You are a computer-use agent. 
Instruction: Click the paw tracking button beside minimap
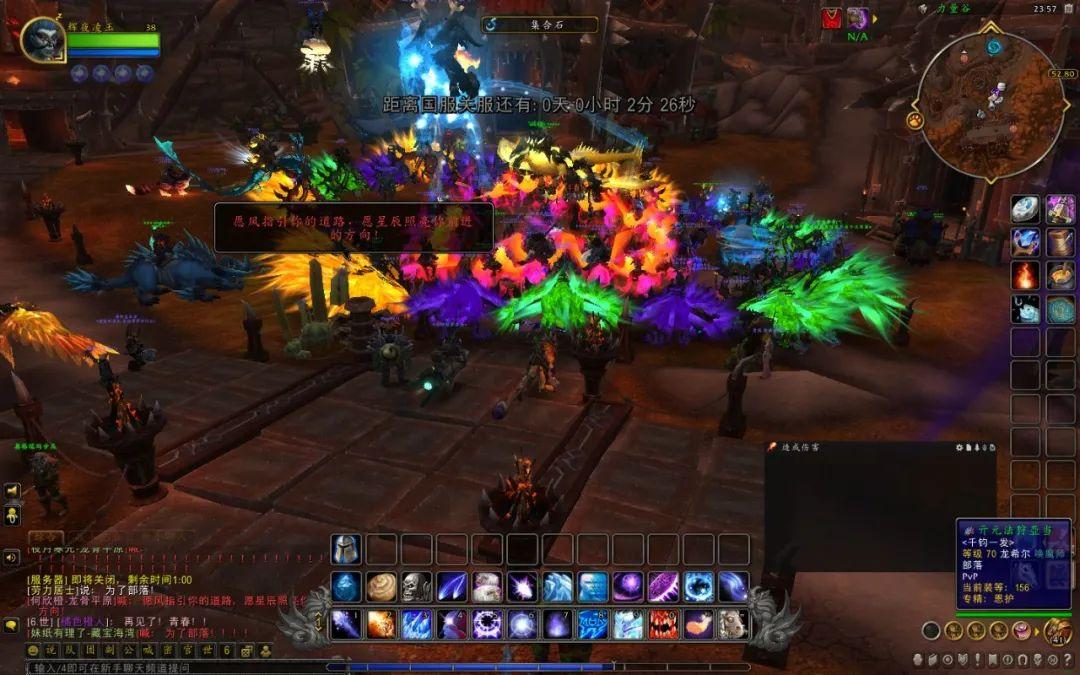[915, 120]
